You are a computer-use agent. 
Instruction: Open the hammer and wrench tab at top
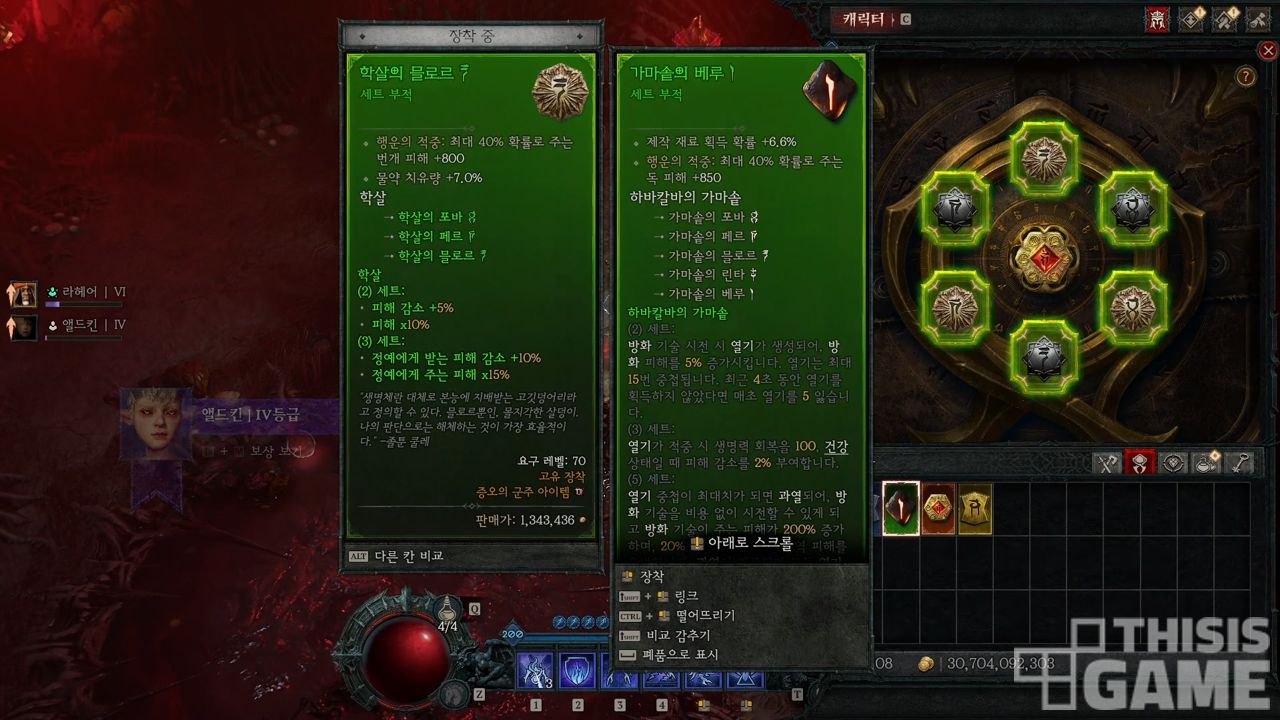pos(1226,20)
